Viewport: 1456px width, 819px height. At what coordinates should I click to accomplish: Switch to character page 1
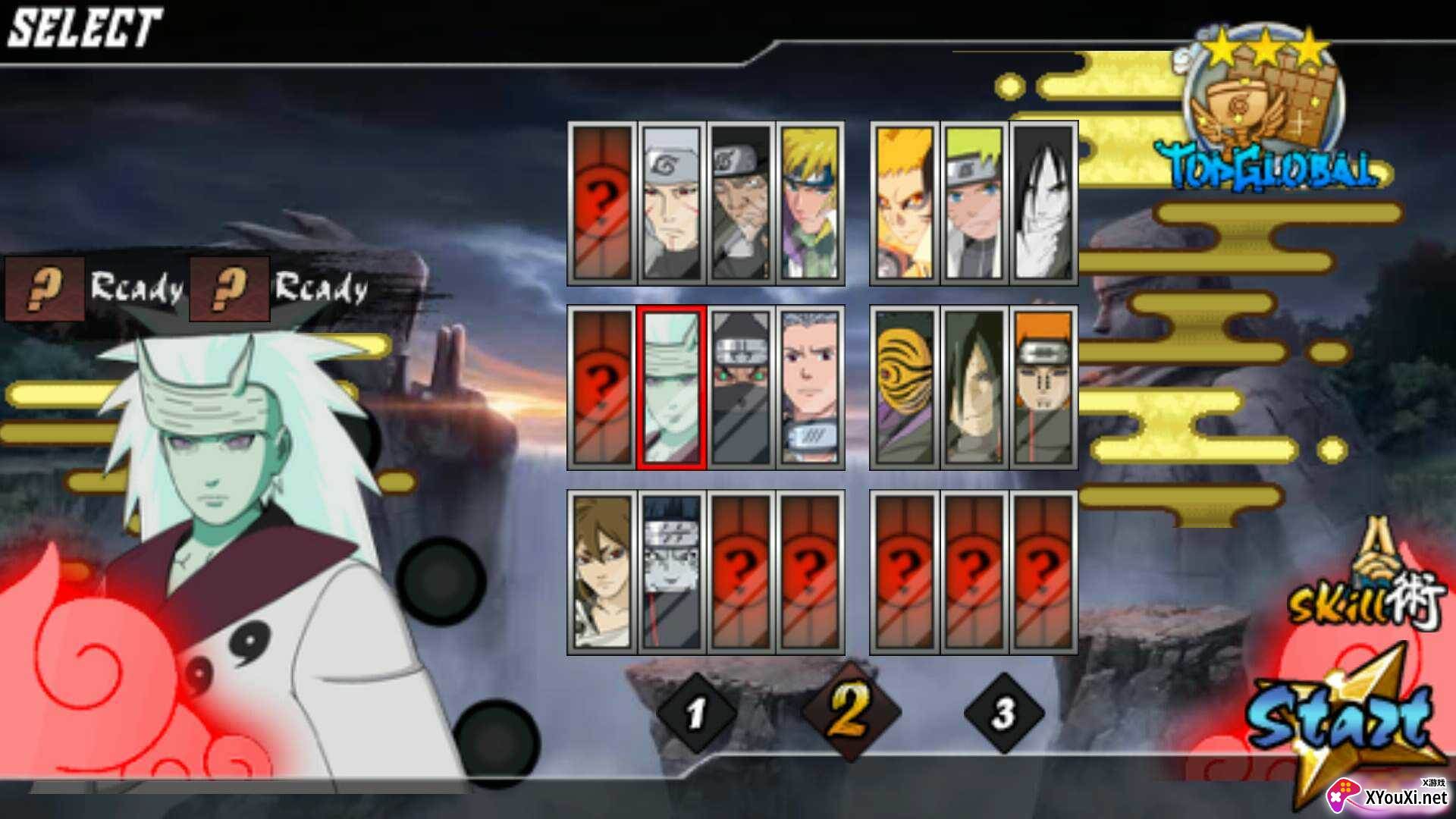(x=696, y=713)
